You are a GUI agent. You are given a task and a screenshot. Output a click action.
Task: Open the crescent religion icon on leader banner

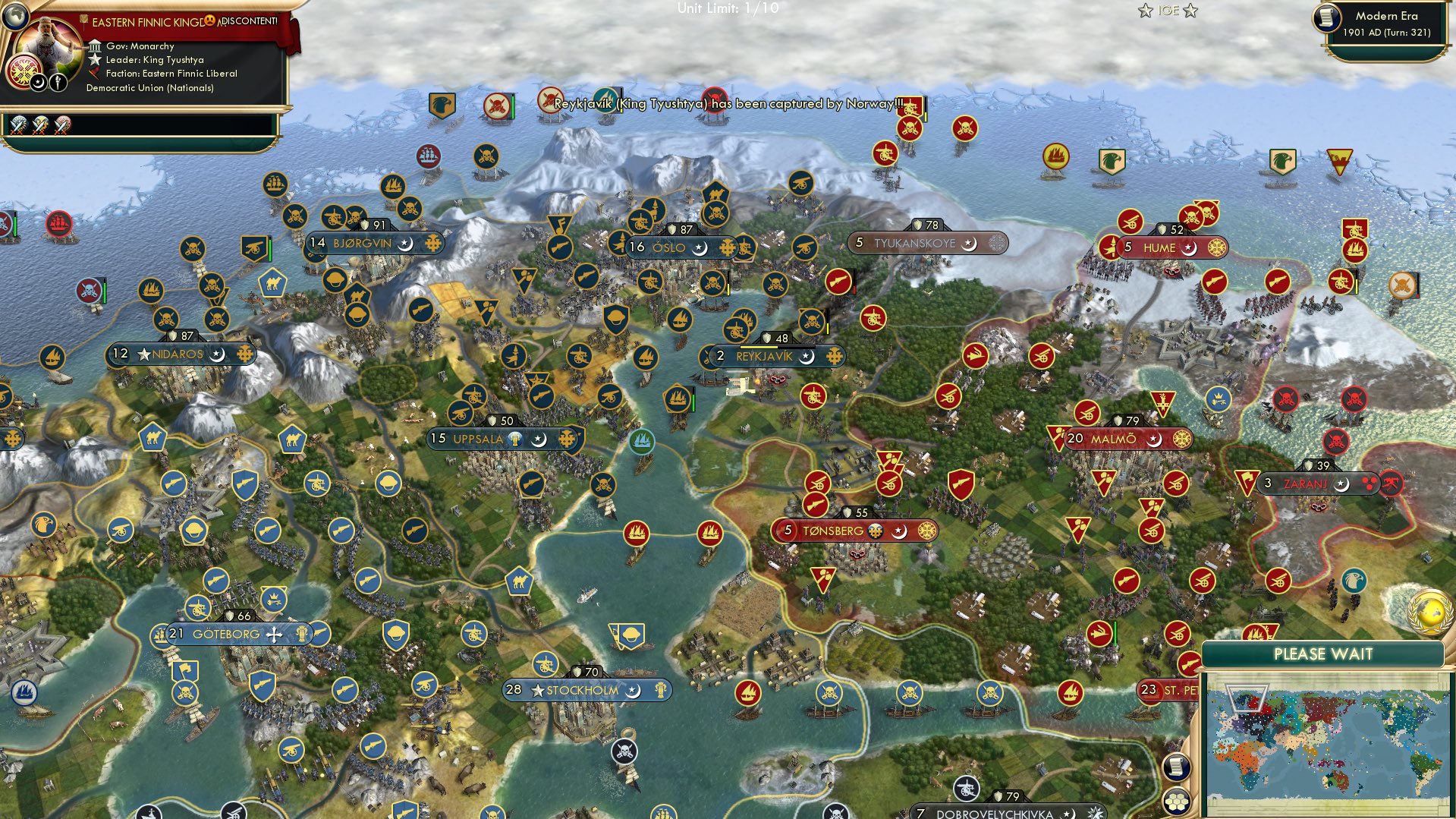pyautogui.click(x=38, y=83)
